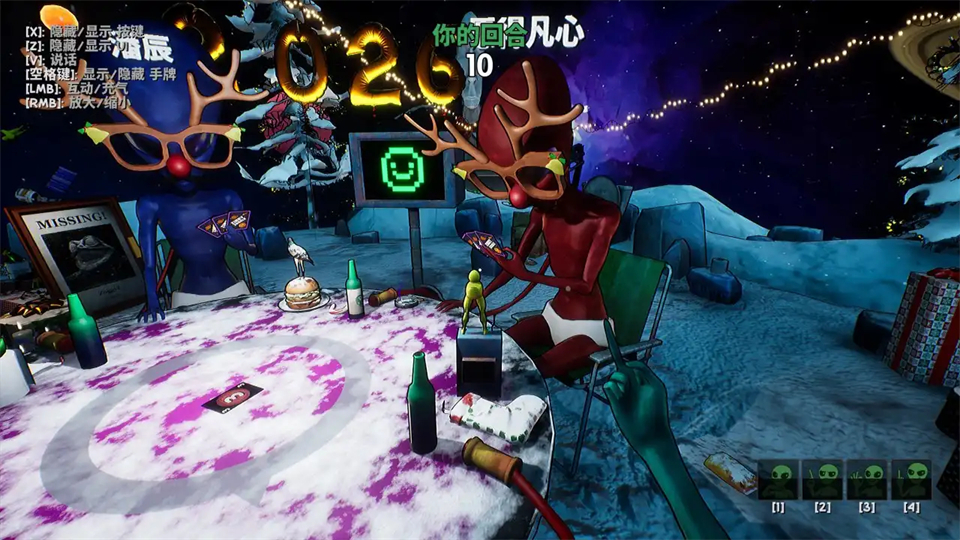Choose the alien emote labeled [3]
960x540 pixels.
[867, 480]
